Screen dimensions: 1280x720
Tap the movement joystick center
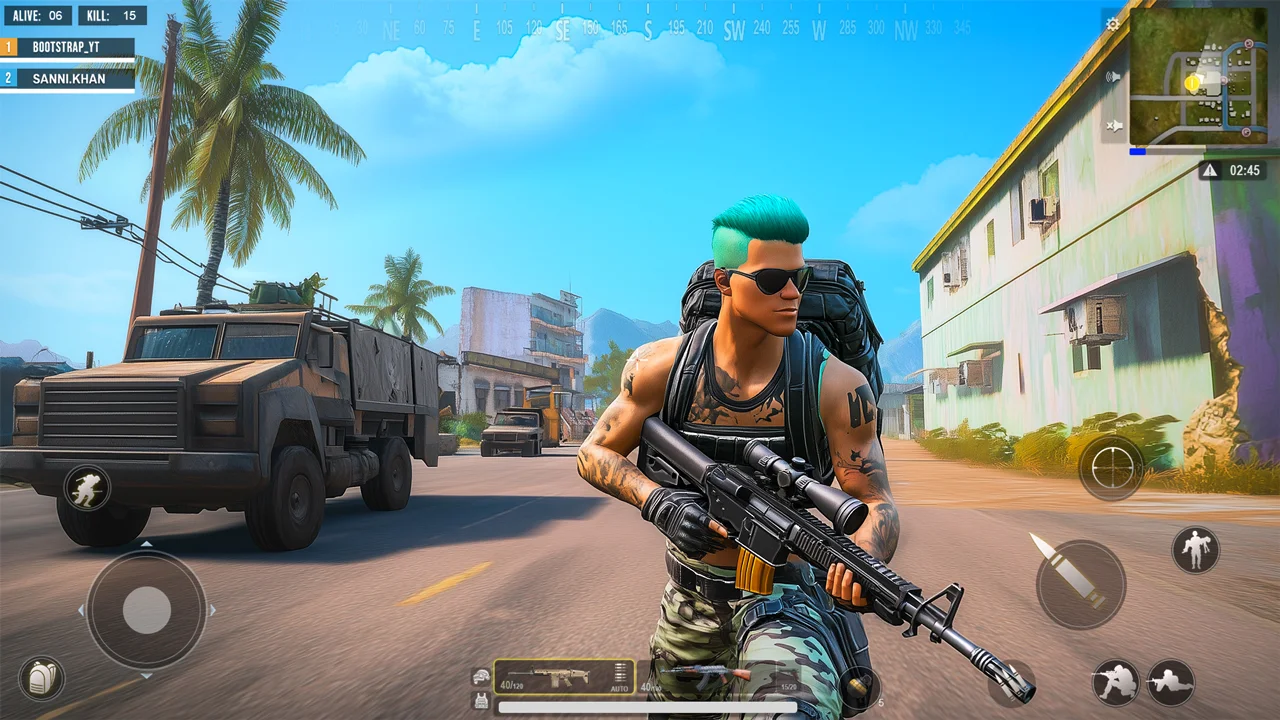tap(146, 608)
